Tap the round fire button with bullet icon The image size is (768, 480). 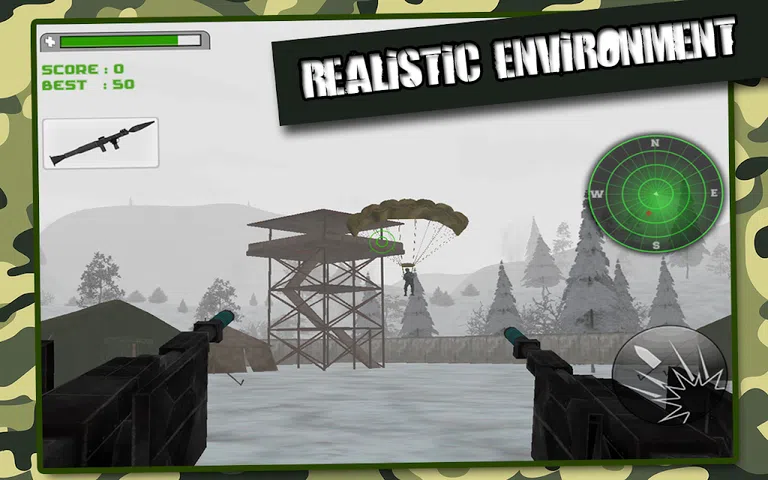coord(669,375)
